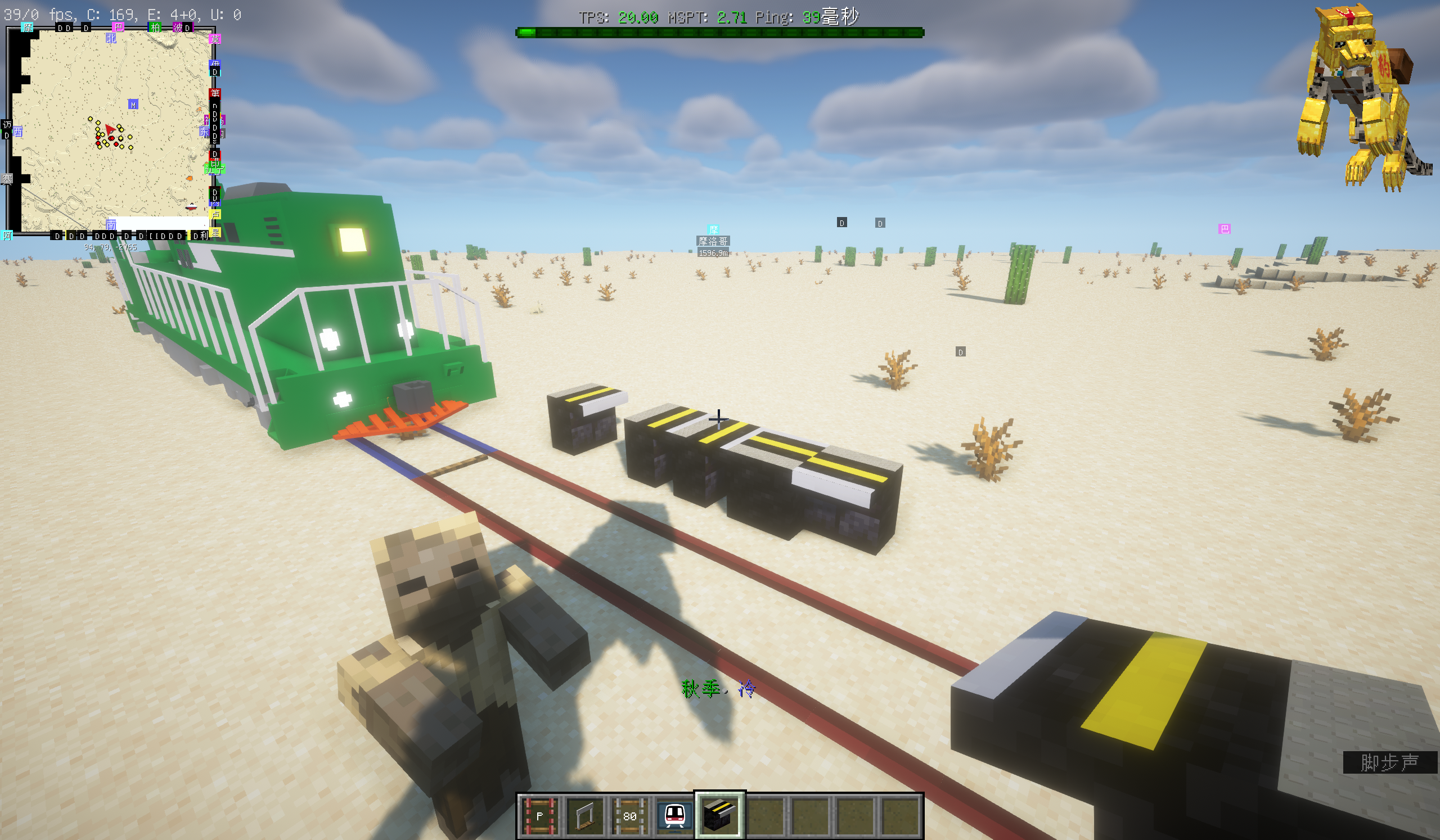Select the white barrier gate hotbar slot
The height and width of the screenshot is (840, 1440).
click(x=584, y=815)
